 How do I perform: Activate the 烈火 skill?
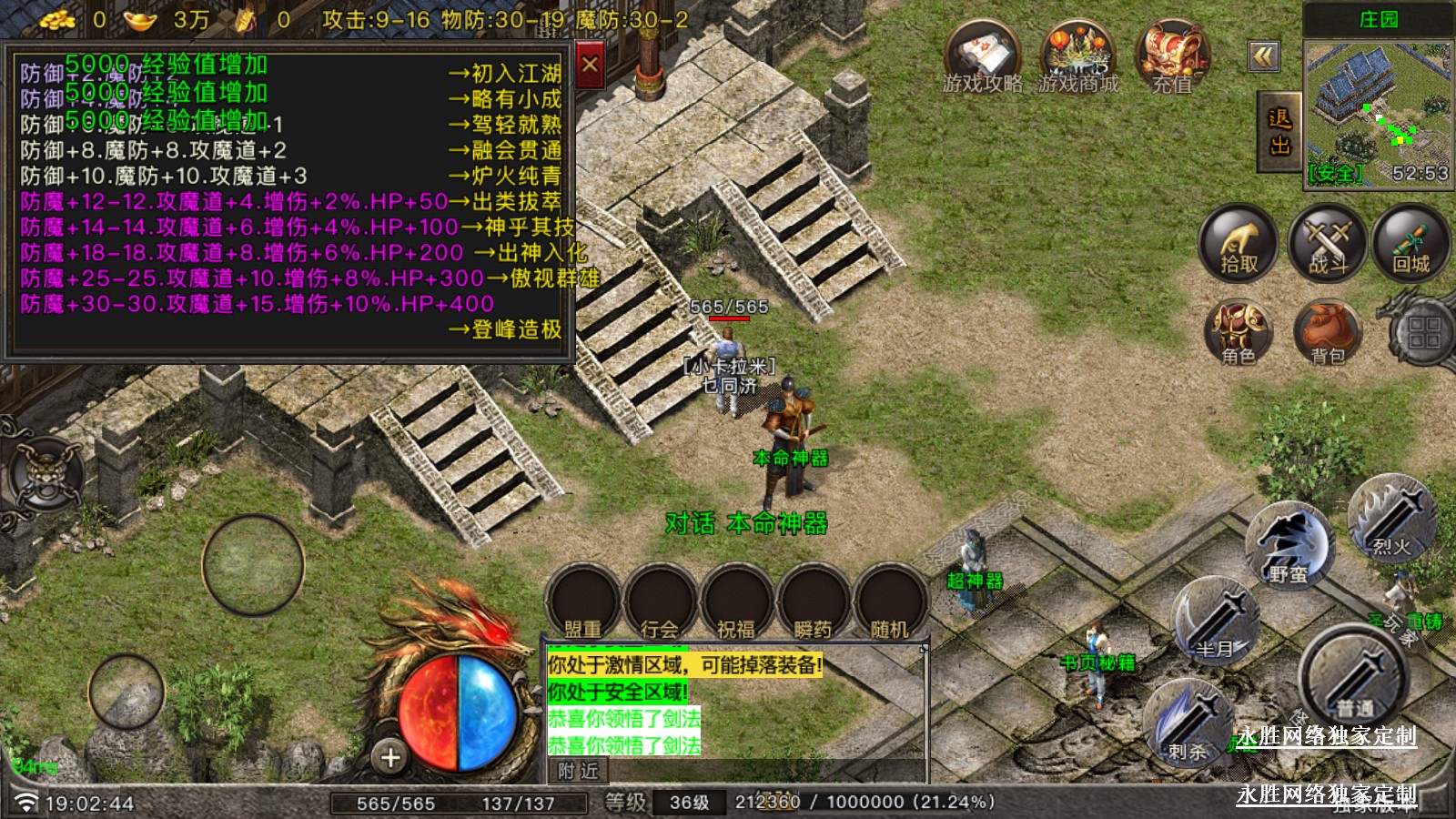click(1391, 519)
